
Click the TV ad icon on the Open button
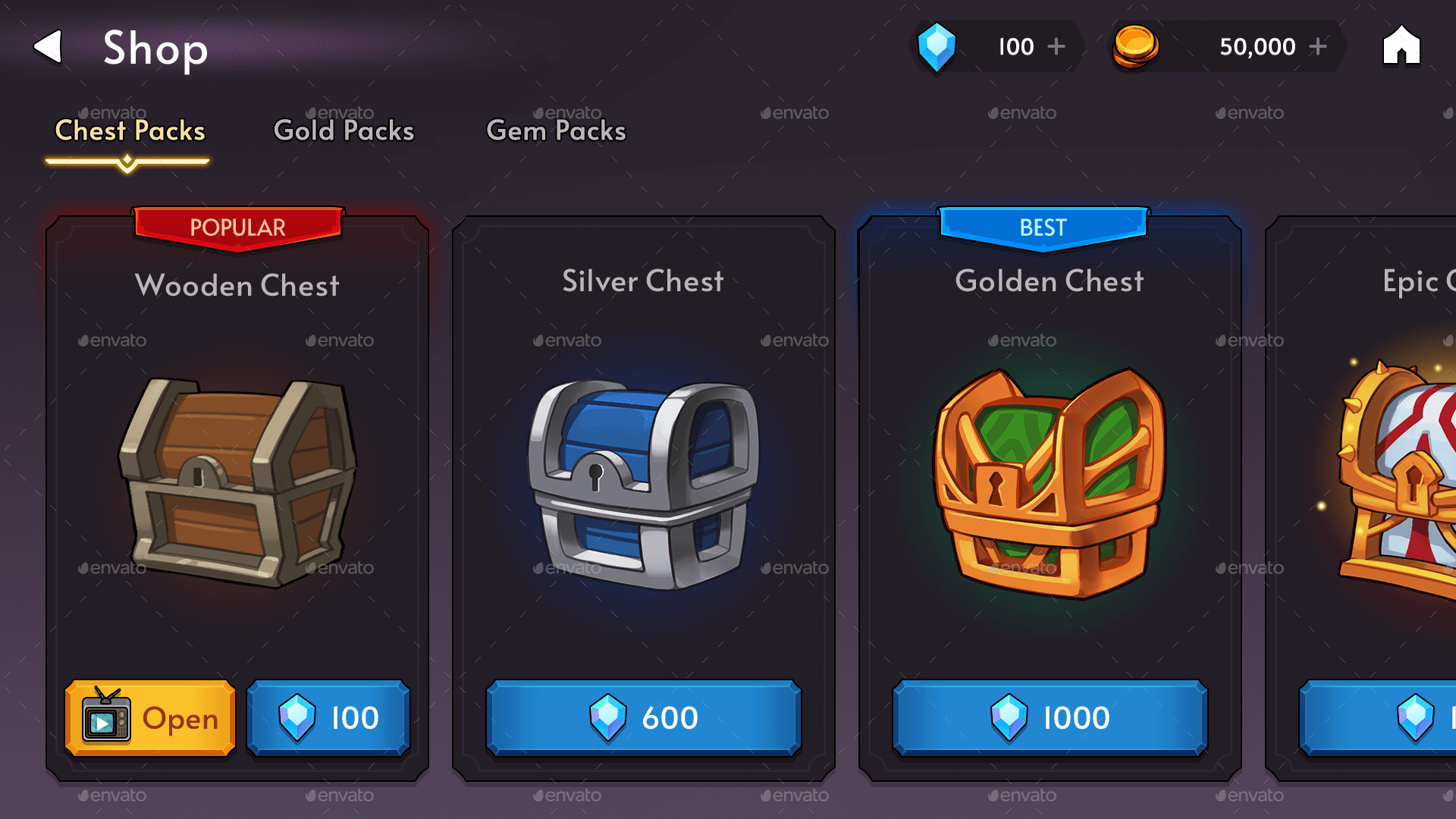pyautogui.click(x=107, y=719)
